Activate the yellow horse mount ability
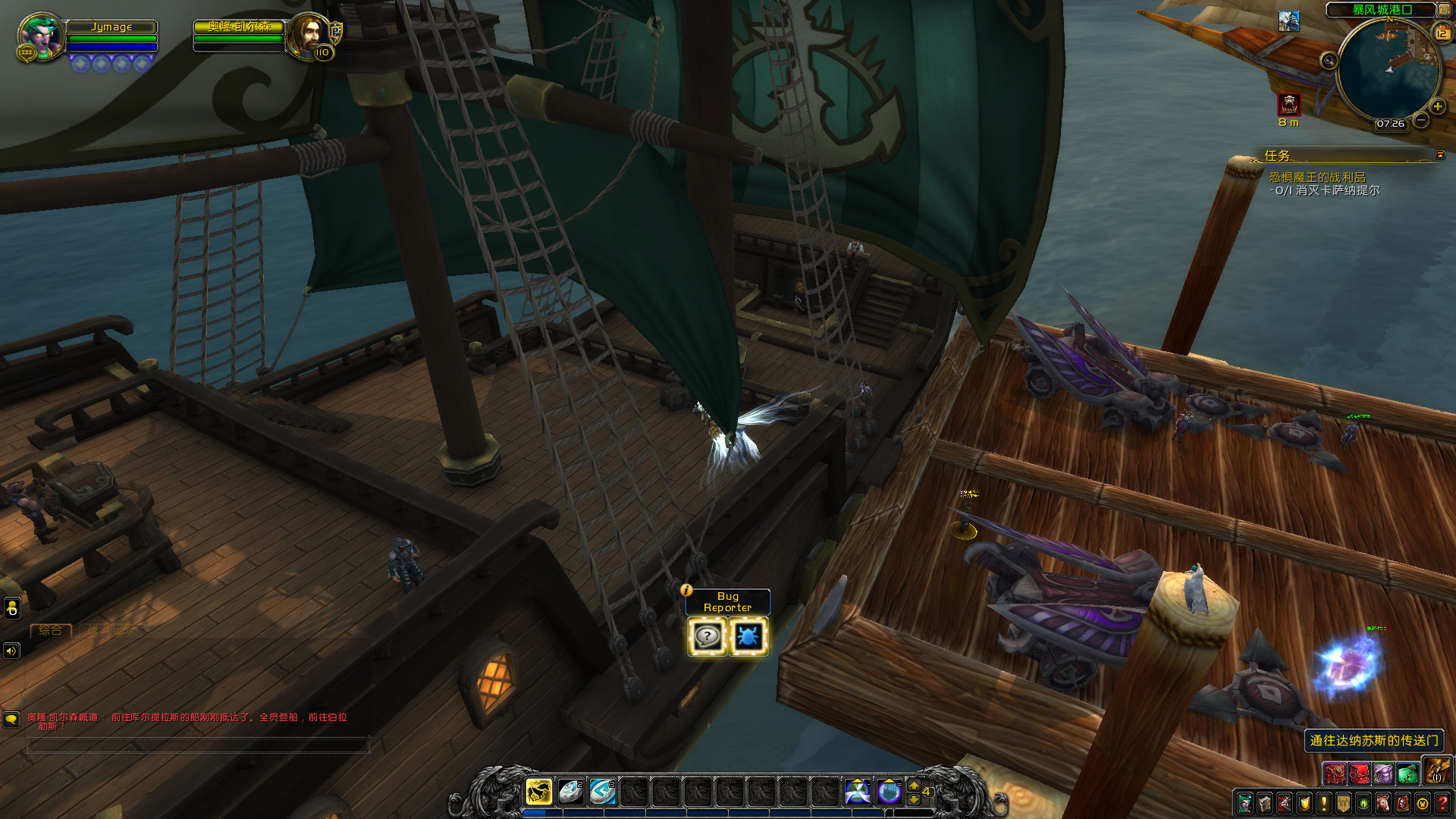The height and width of the screenshot is (819, 1456). tap(538, 792)
